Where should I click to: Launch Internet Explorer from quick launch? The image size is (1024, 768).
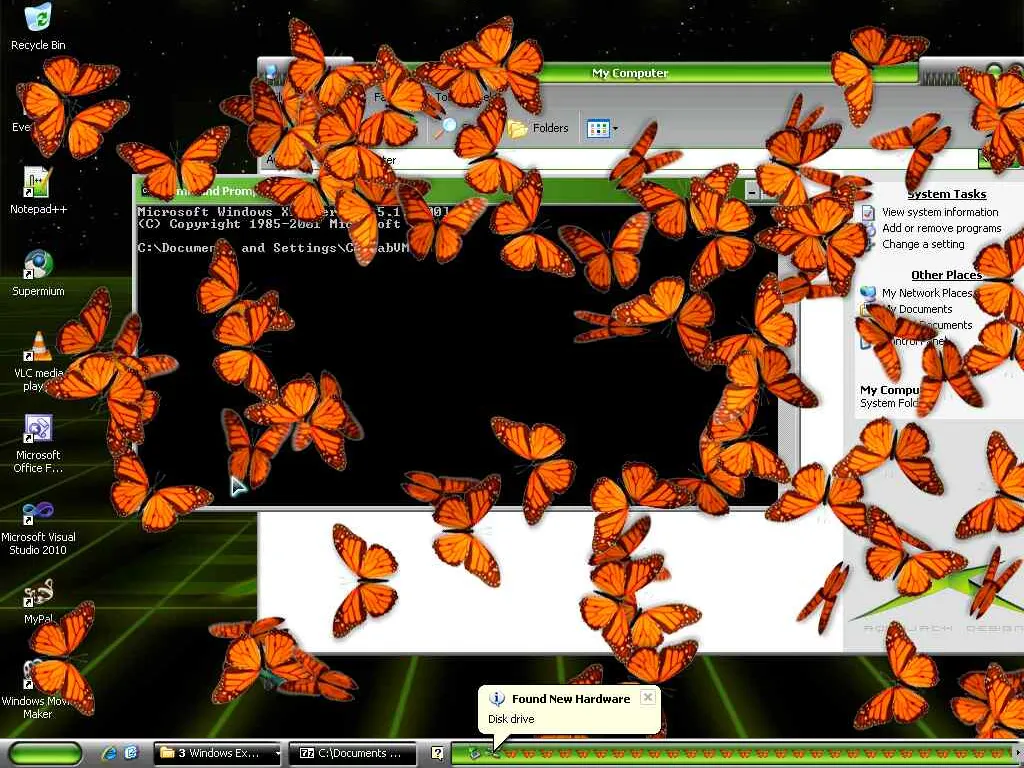click(x=109, y=753)
